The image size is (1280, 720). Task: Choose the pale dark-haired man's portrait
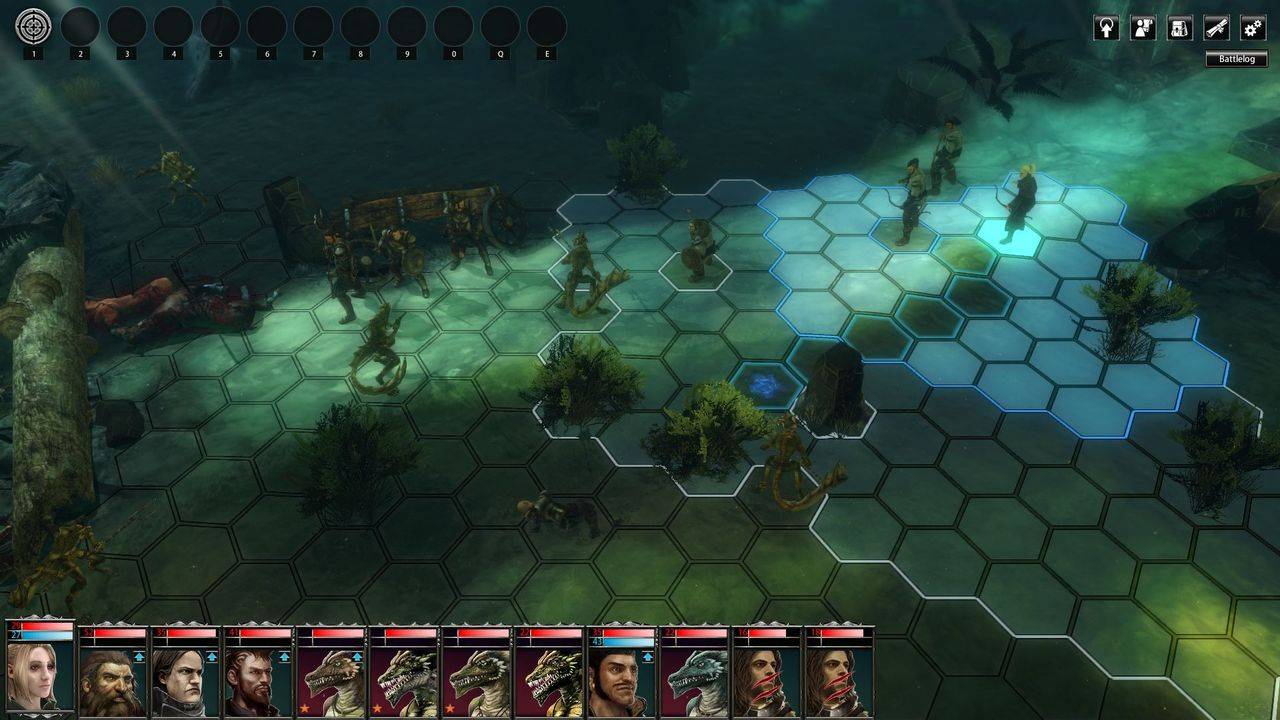pyautogui.click(x=184, y=680)
